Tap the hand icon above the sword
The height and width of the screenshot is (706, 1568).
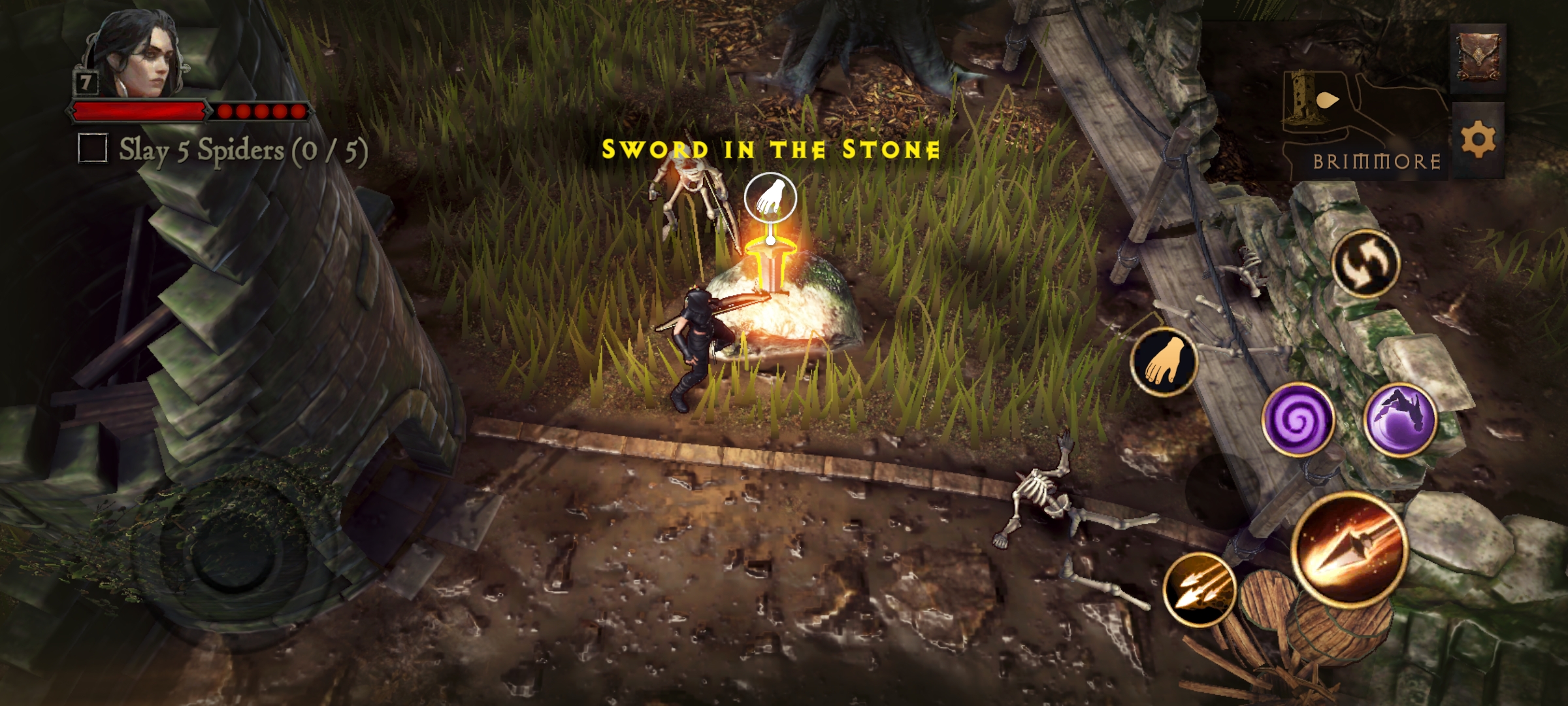[x=770, y=198]
